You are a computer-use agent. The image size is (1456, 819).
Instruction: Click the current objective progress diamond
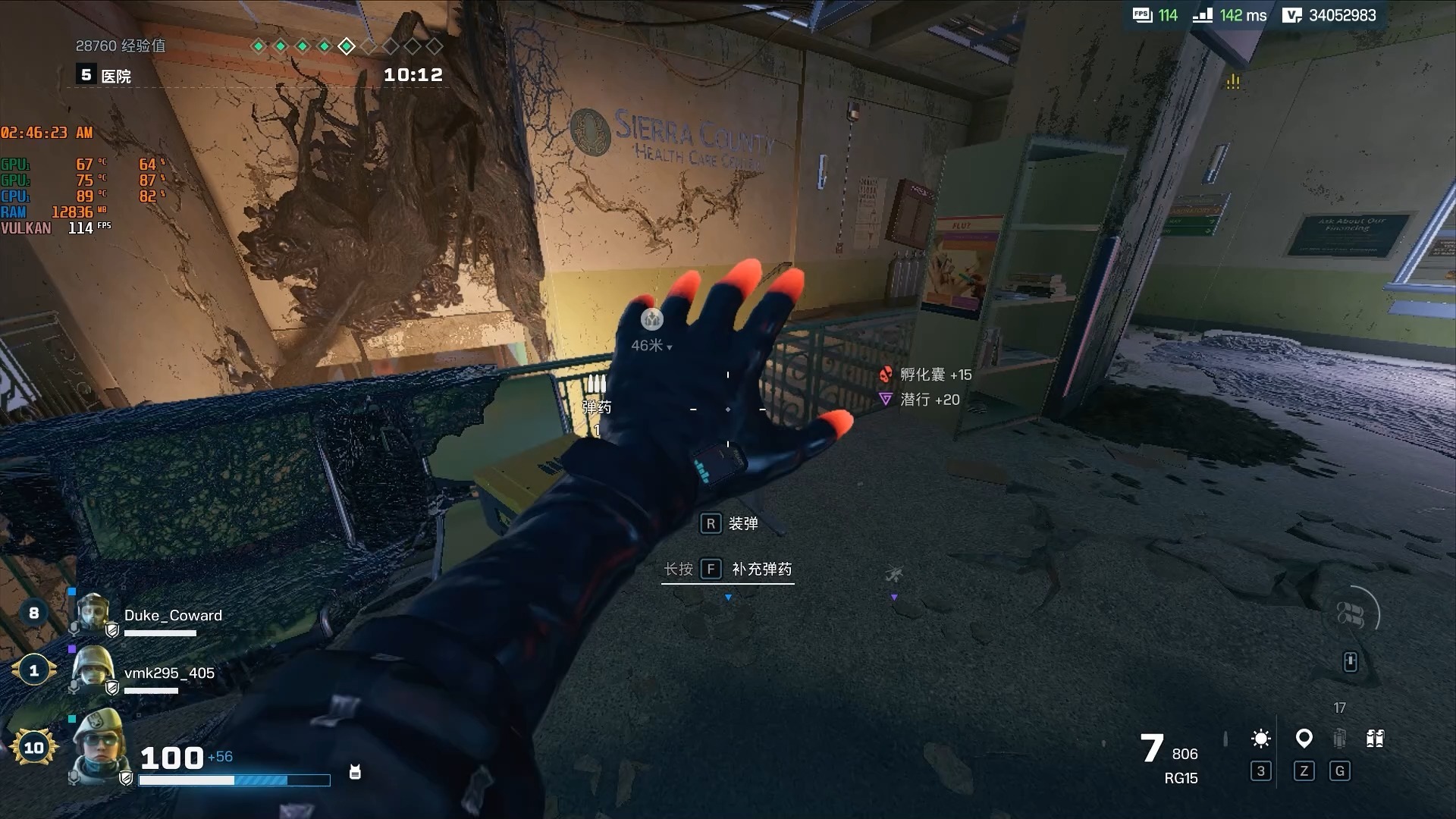[x=347, y=46]
